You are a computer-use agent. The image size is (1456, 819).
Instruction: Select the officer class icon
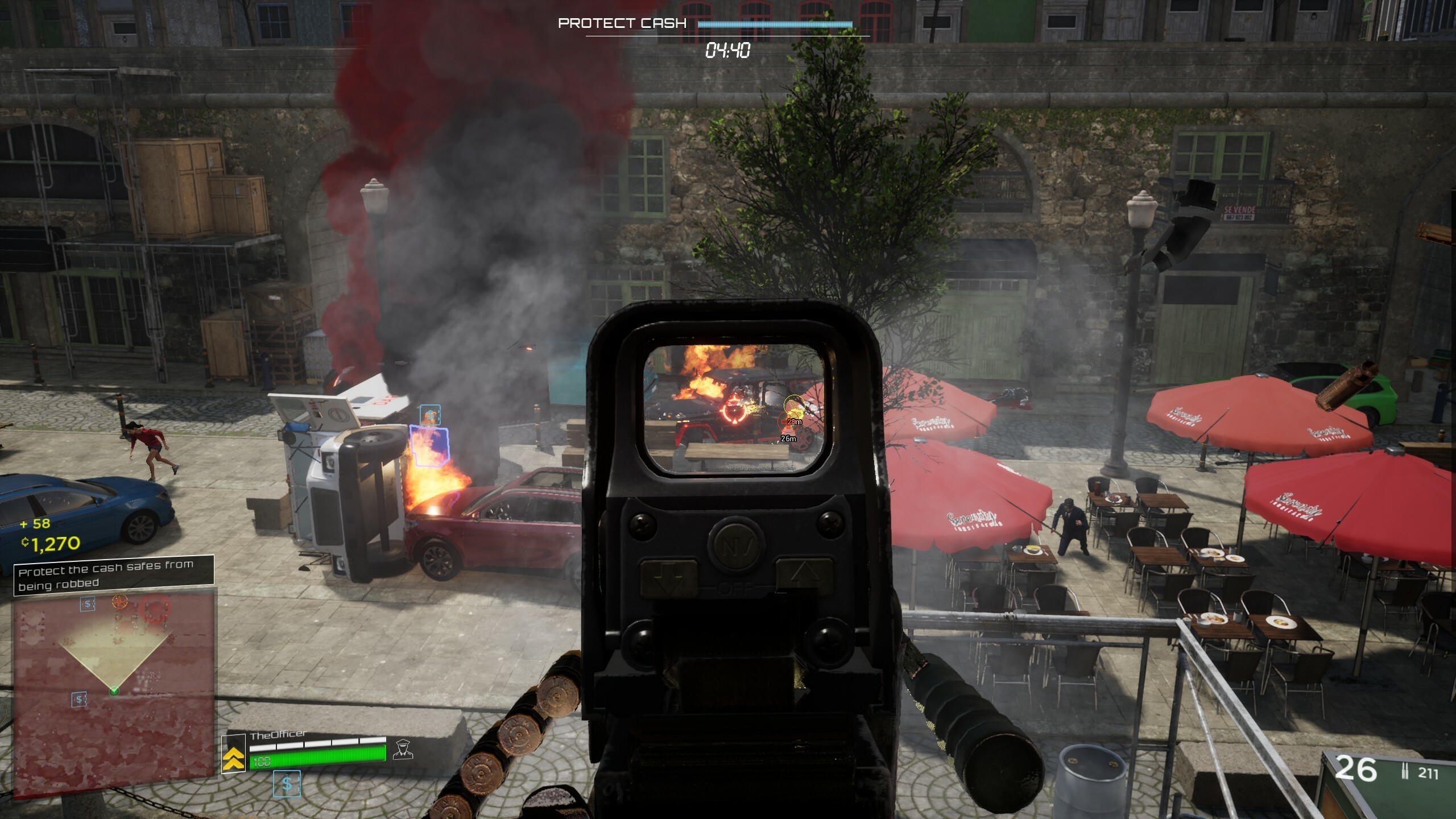403,749
